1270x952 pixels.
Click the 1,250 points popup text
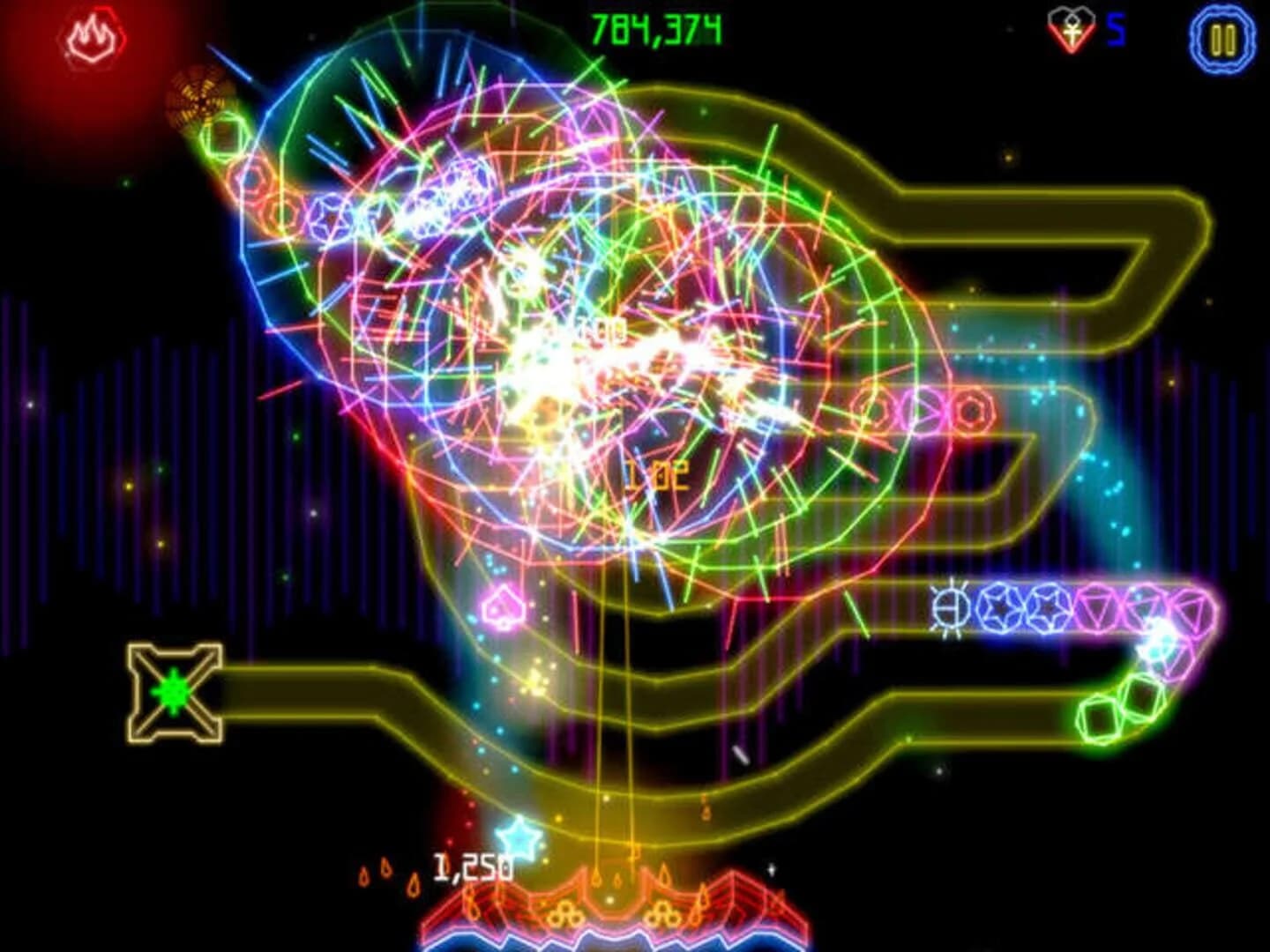(x=468, y=867)
